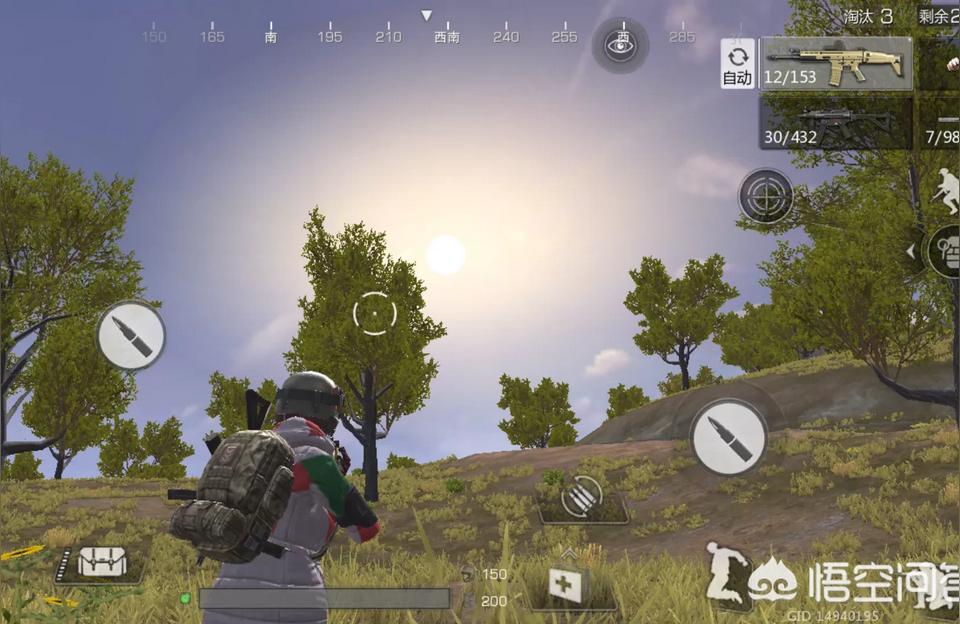The image size is (960, 624).
Task: Toggle crouch with the kneeling figure icon
Action: [x=729, y=573]
